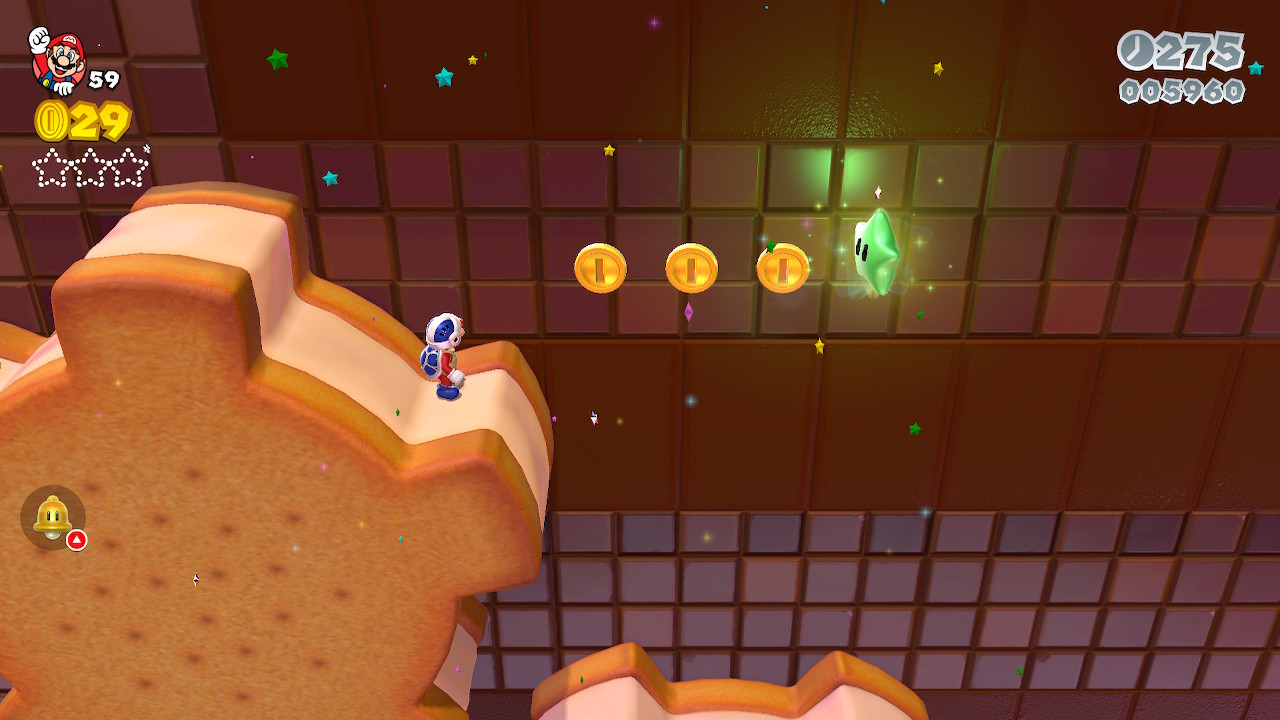The width and height of the screenshot is (1280, 720).
Task: Select the green star collection tracker
Action: point(90,167)
